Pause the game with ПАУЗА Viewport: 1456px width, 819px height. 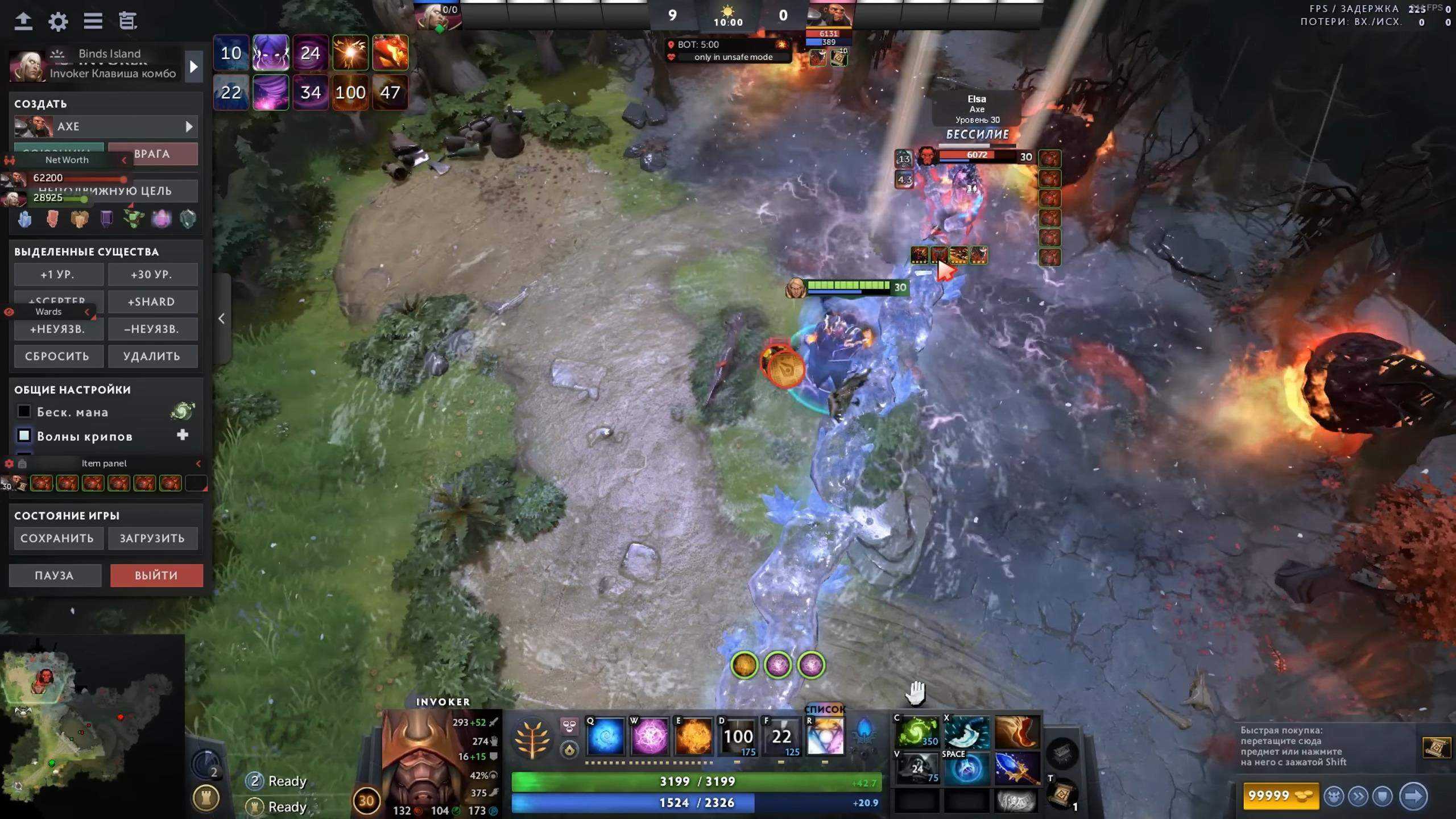(x=55, y=576)
